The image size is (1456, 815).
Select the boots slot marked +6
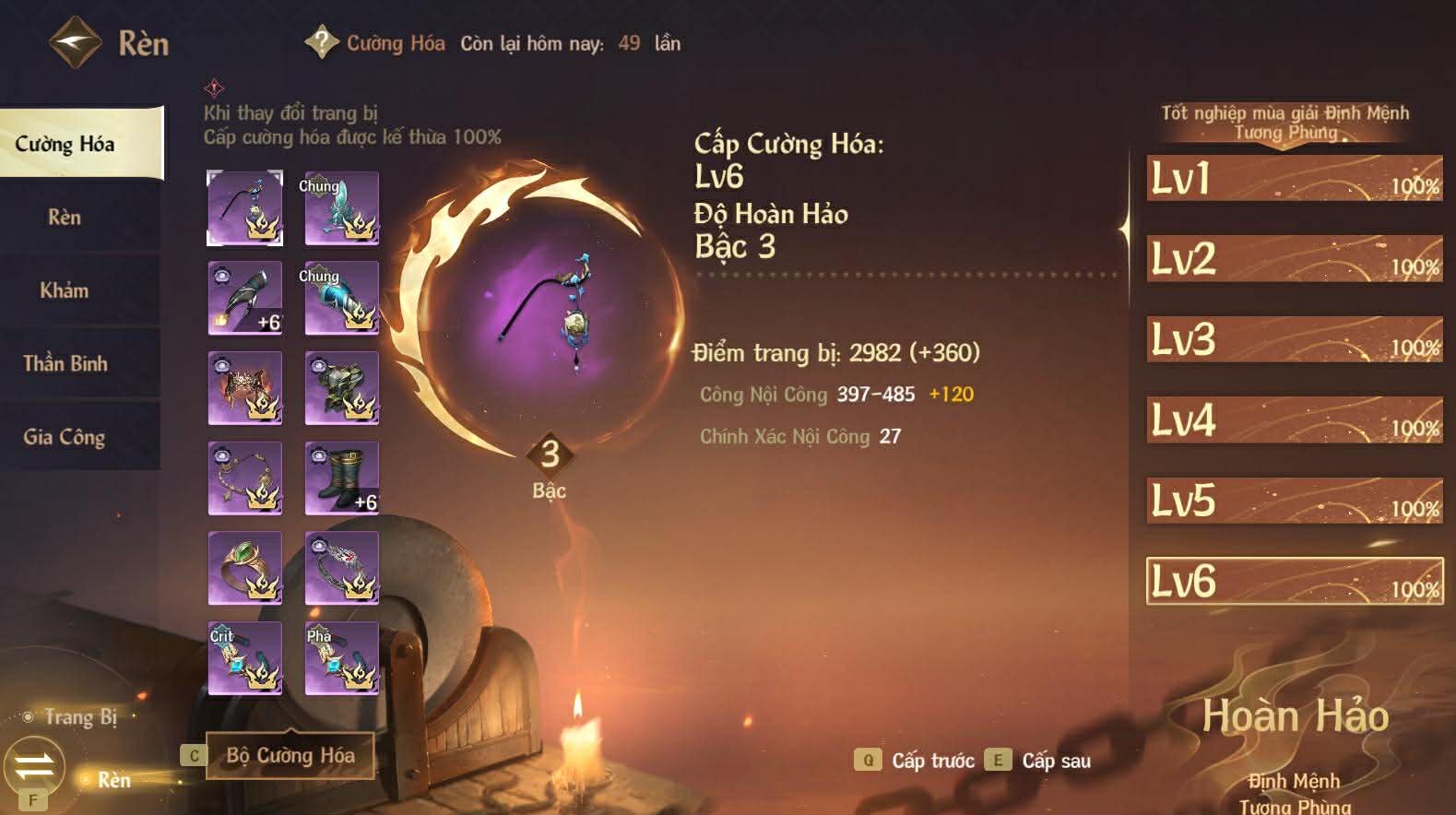341,478
